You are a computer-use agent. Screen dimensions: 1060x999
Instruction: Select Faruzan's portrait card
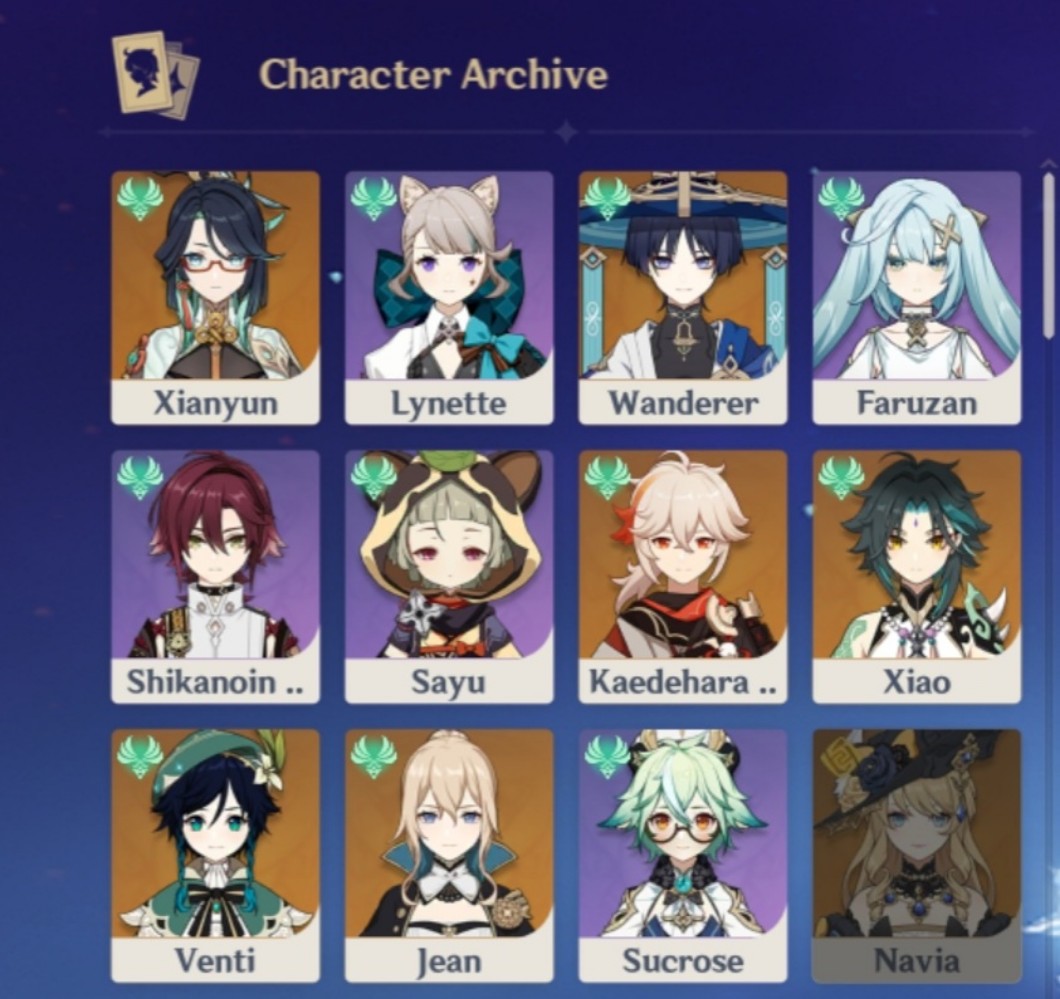[916, 296]
